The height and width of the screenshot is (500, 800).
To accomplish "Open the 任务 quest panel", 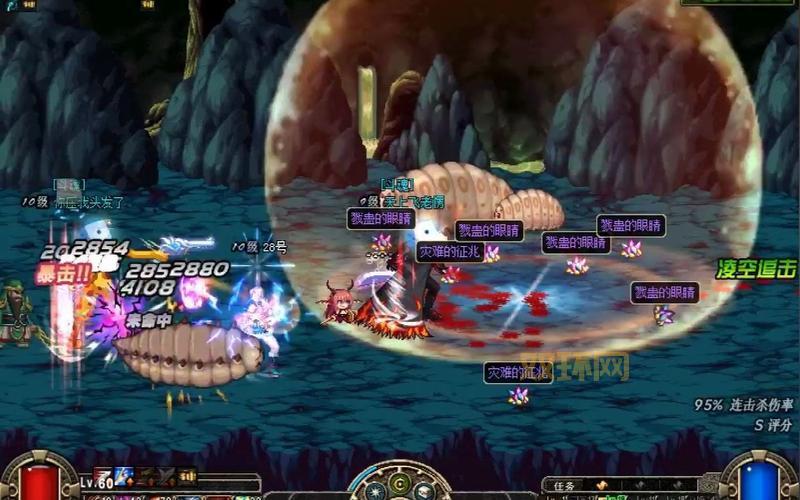I will click(565, 486).
